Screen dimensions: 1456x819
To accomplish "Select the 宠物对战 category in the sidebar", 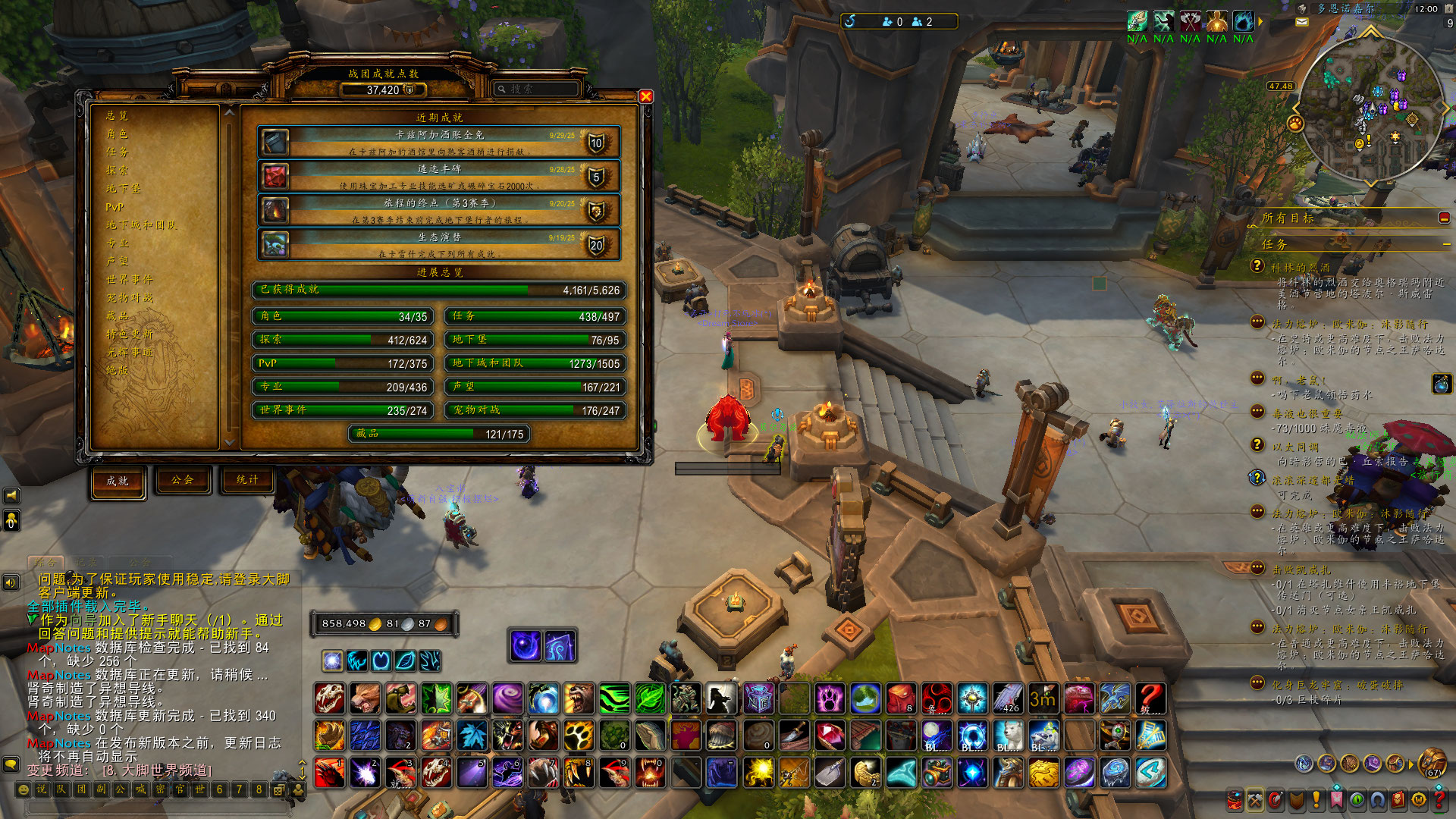I will [130, 298].
